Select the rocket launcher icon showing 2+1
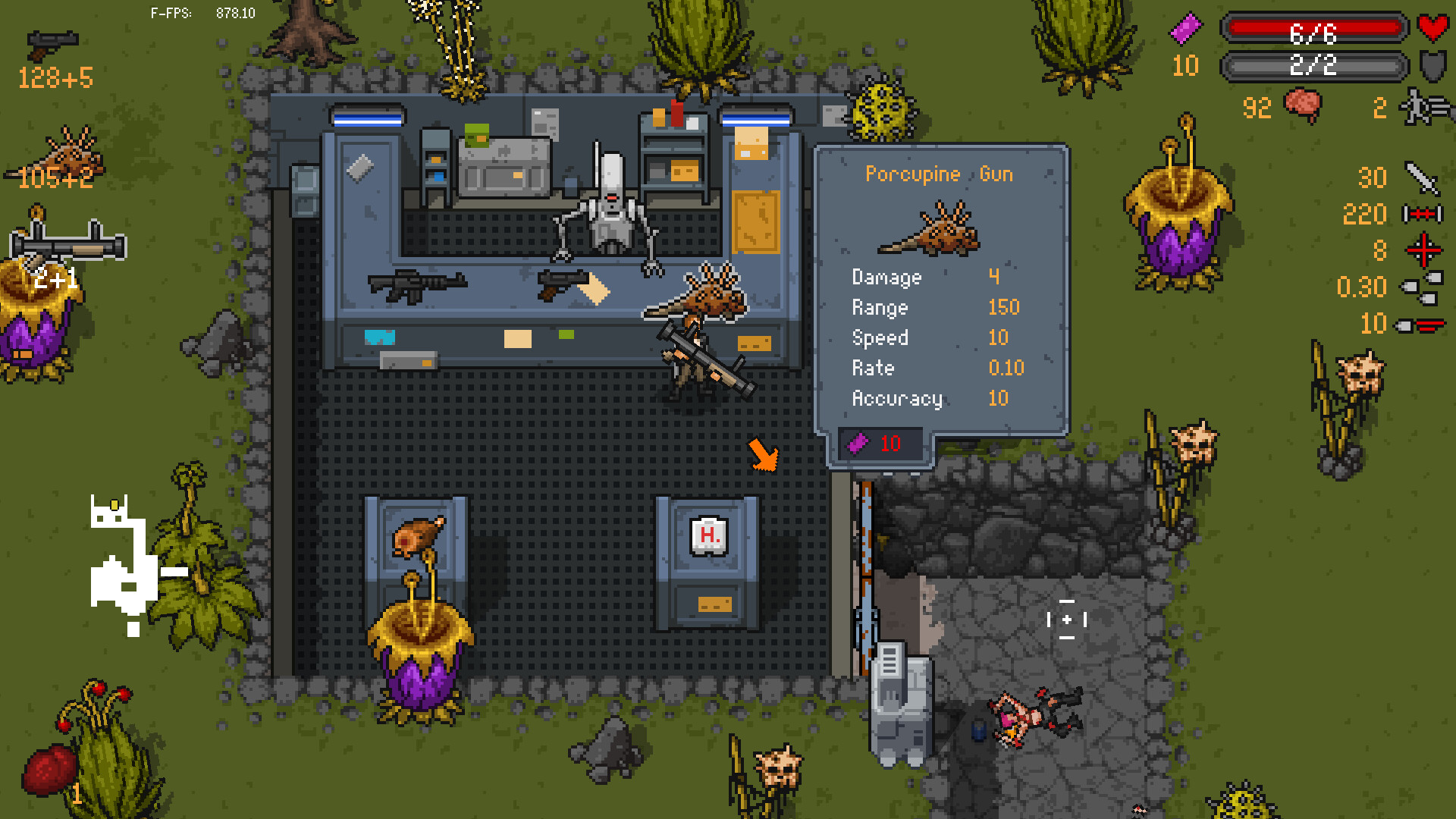1456x819 pixels. [68, 243]
